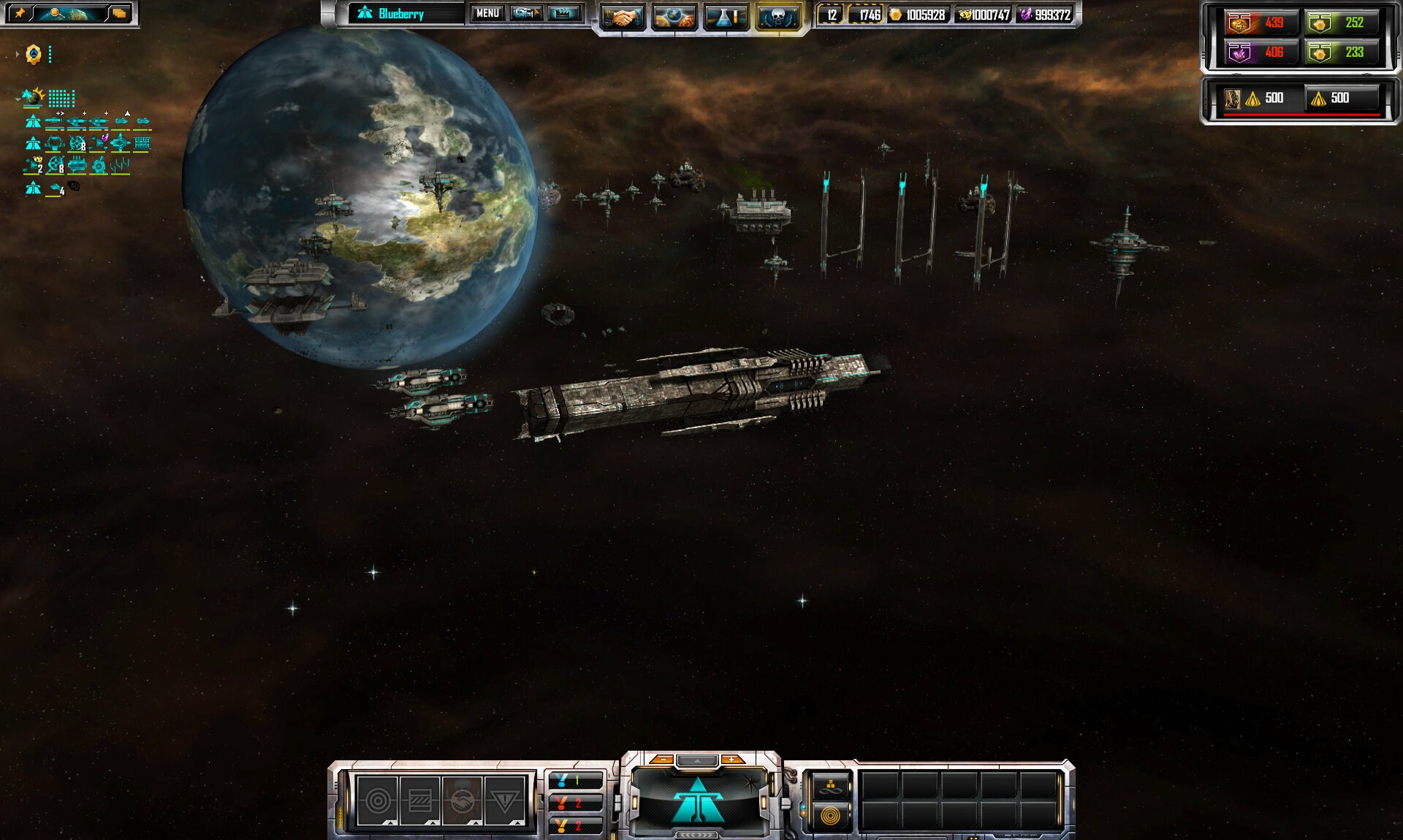1403x840 pixels.
Task: Pin the empire tree with pushpin
Action: (20, 13)
